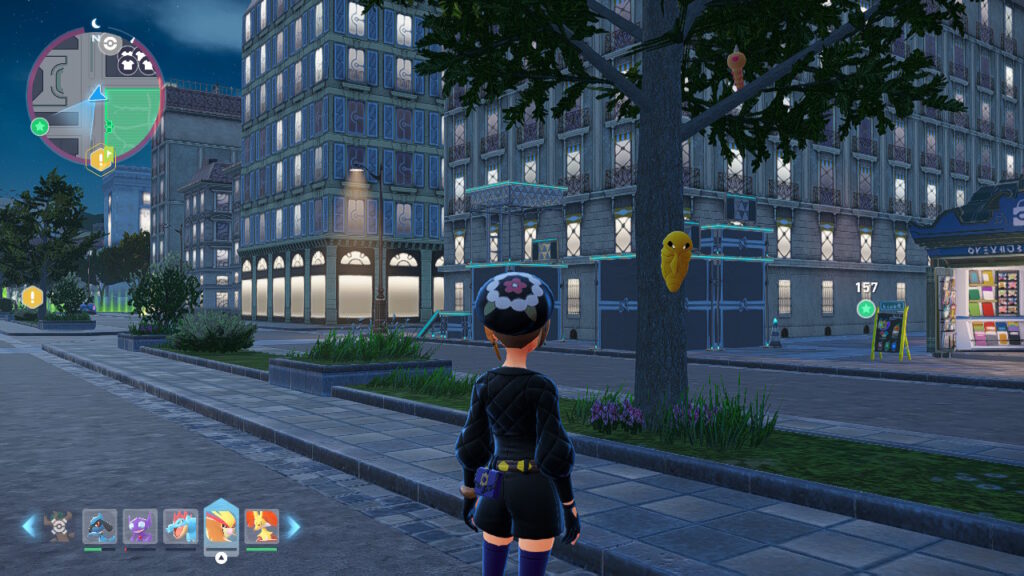Click the green star waypoint labeled 157

[x=866, y=308]
